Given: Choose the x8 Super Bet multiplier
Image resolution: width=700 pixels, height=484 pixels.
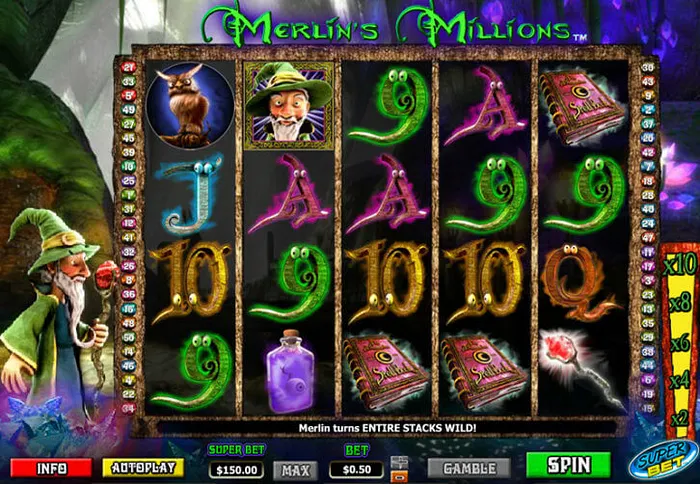Looking at the screenshot, I should click(x=681, y=302).
